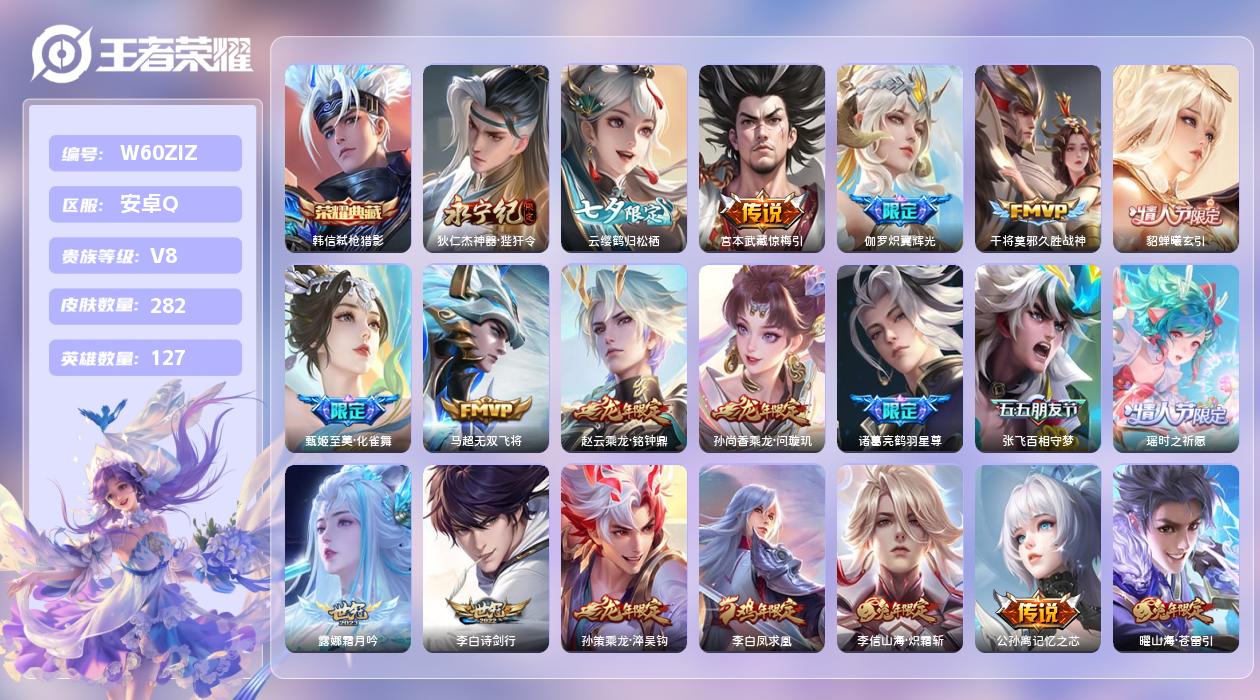
Task: Click the 张飞百相守梦 skin card
Action: point(1038,358)
